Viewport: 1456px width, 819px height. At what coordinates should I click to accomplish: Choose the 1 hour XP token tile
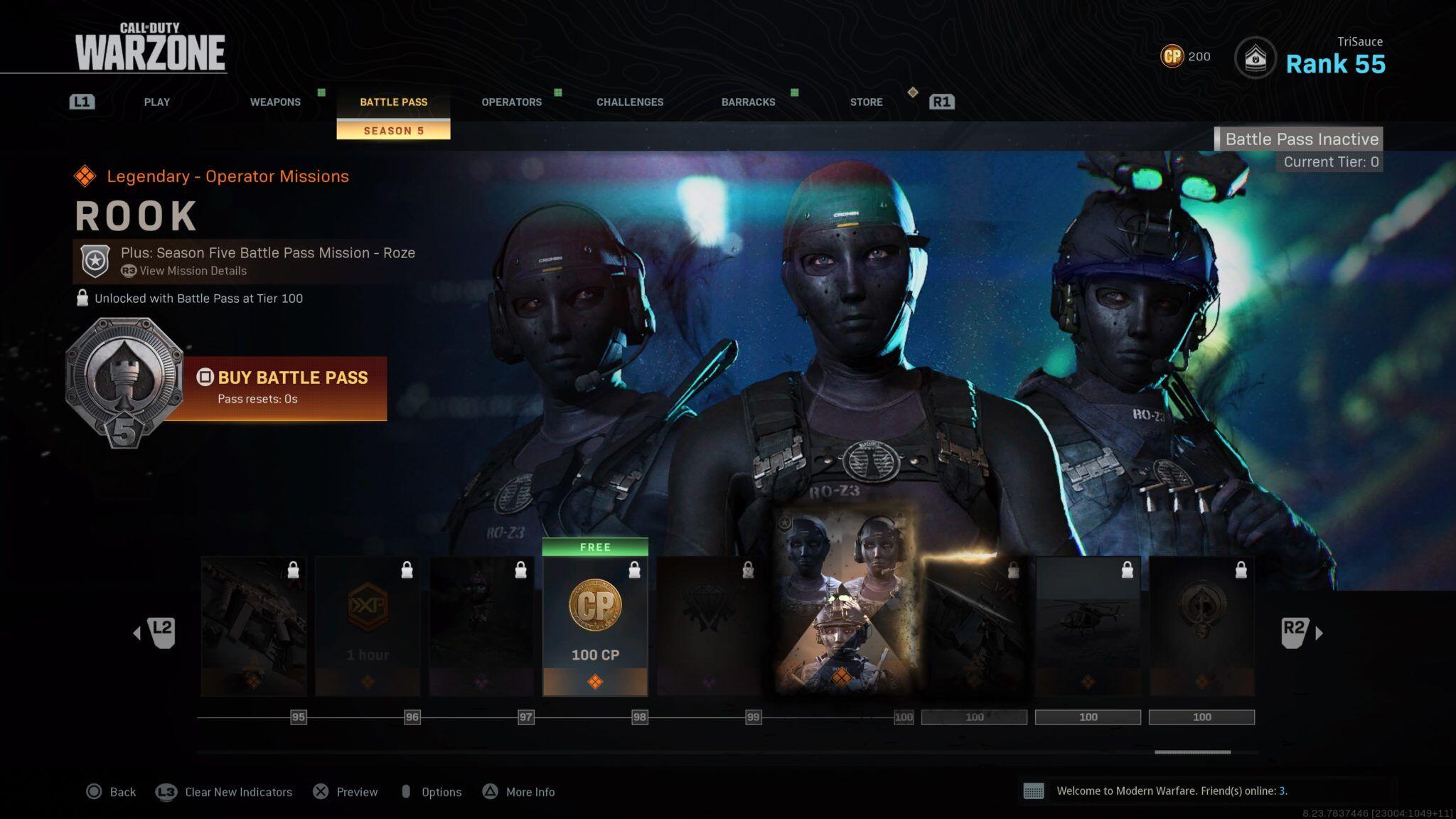point(368,626)
